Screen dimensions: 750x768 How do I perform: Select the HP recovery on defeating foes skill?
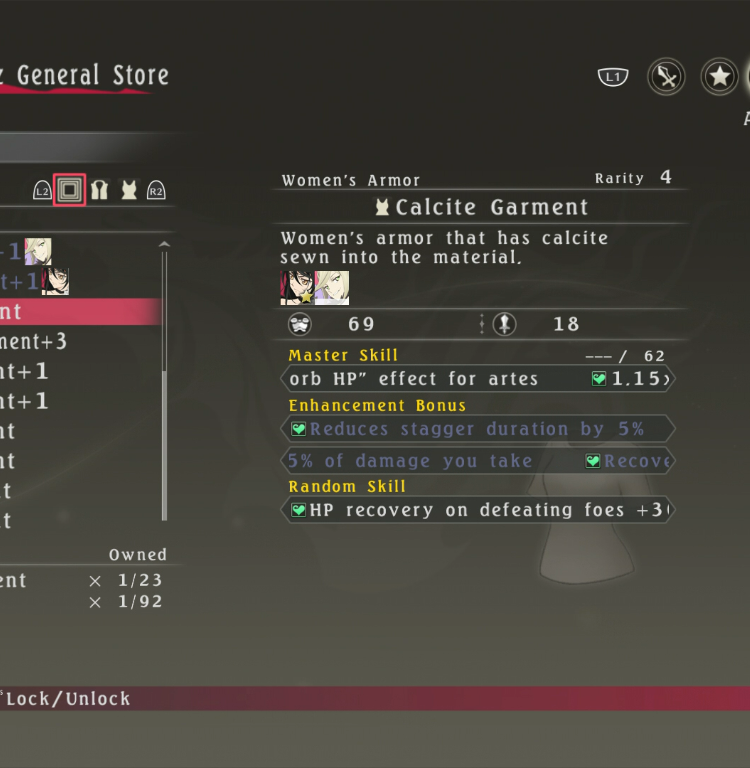click(x=477, y=510)
